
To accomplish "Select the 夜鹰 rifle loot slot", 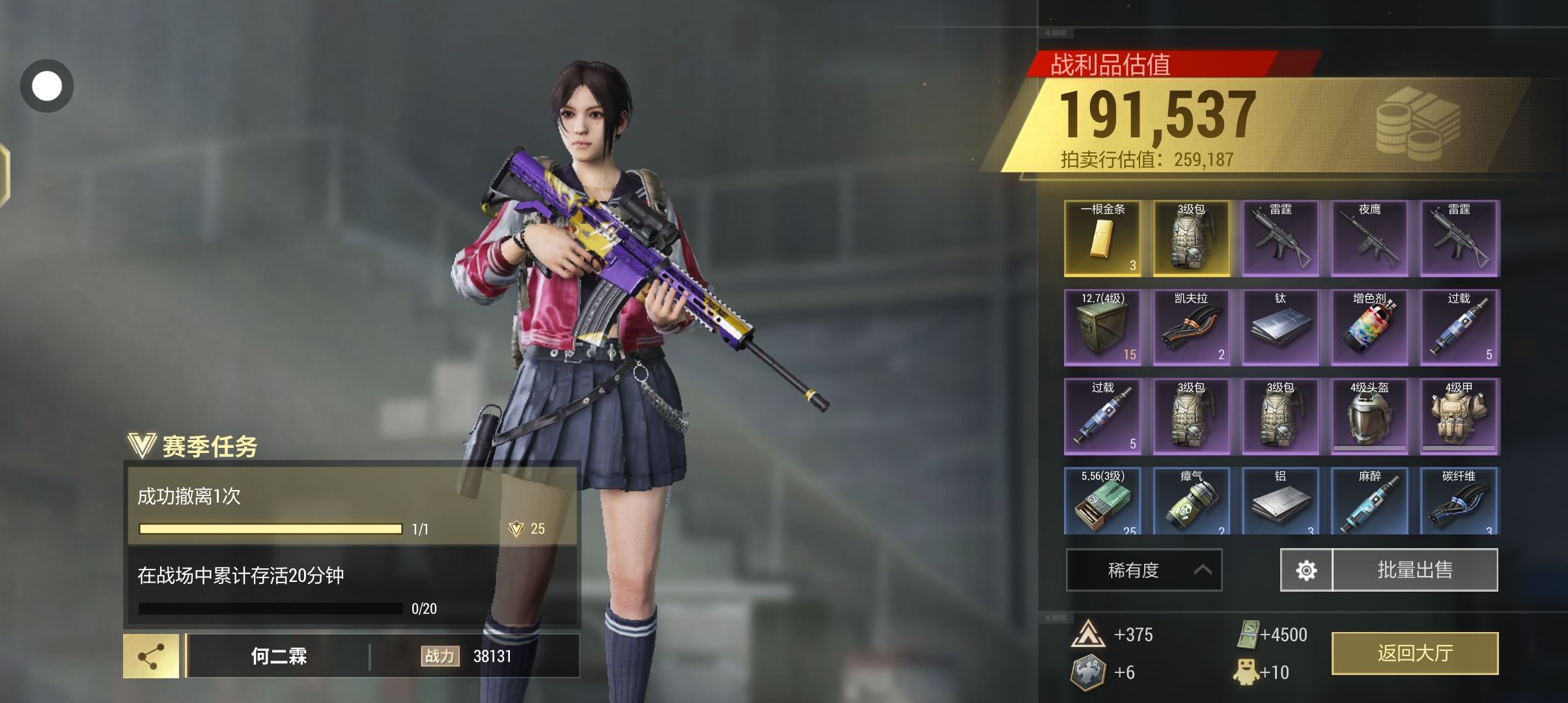I will (1369, 238).
